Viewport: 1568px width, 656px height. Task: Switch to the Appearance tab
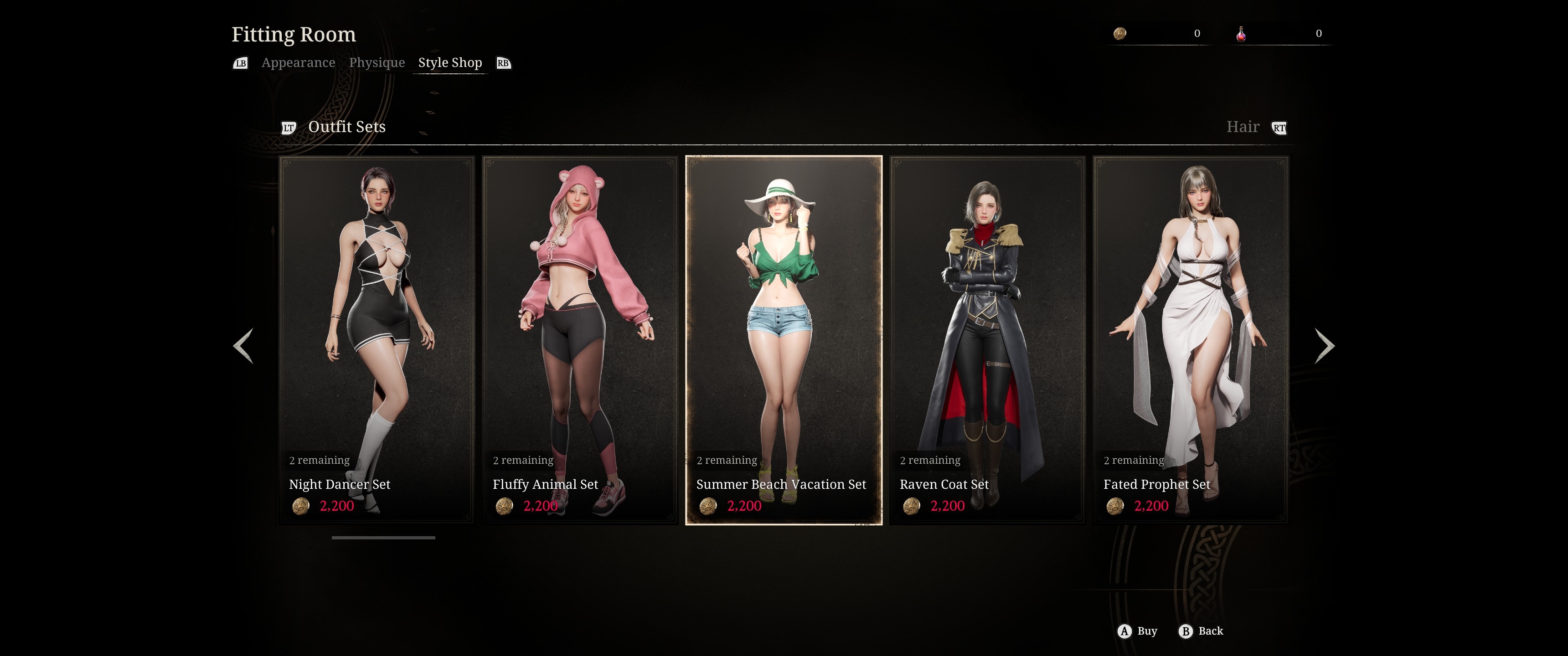click(298, 63)
